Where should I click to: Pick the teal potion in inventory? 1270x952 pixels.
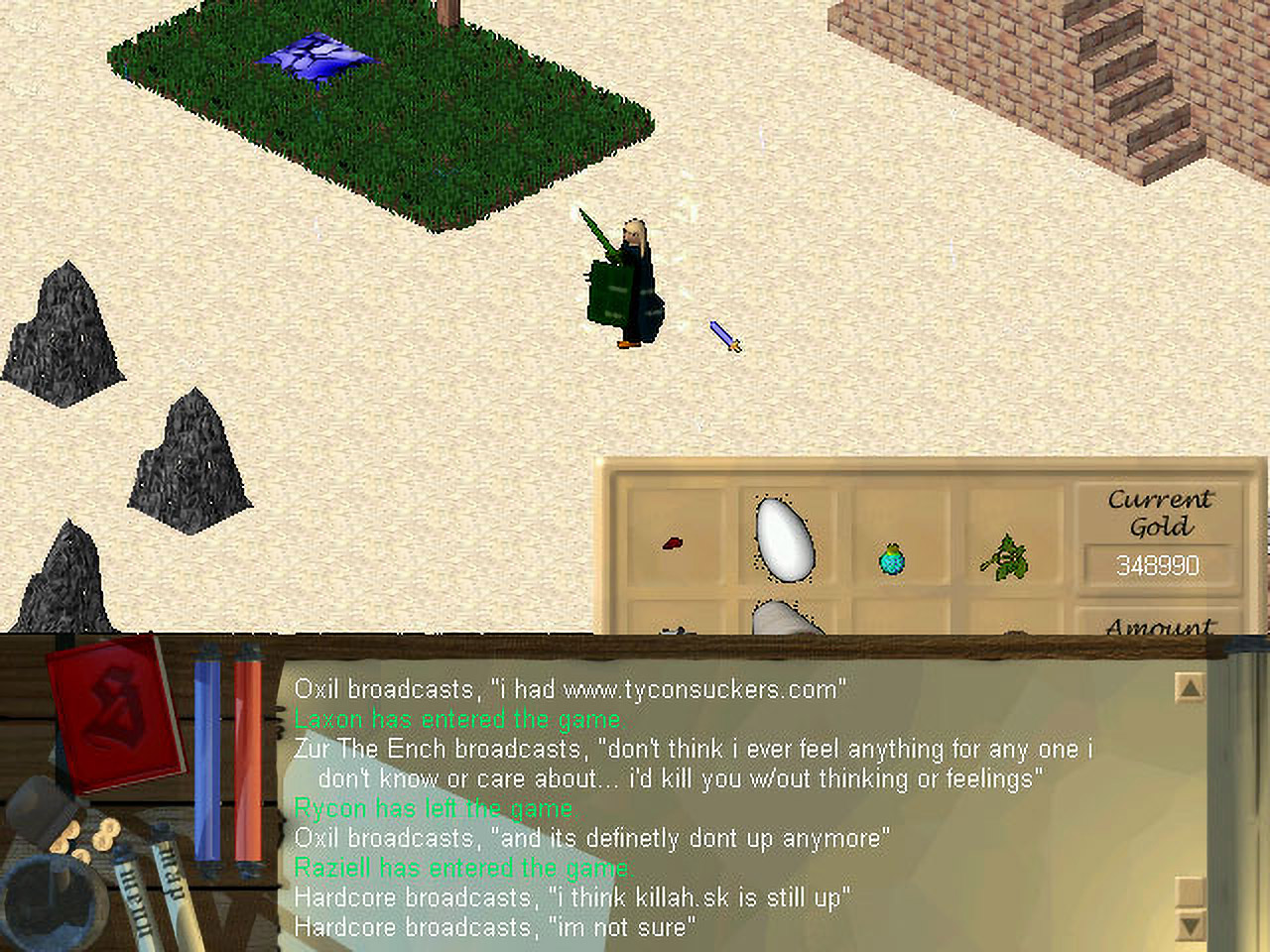[x=892, y=559]
